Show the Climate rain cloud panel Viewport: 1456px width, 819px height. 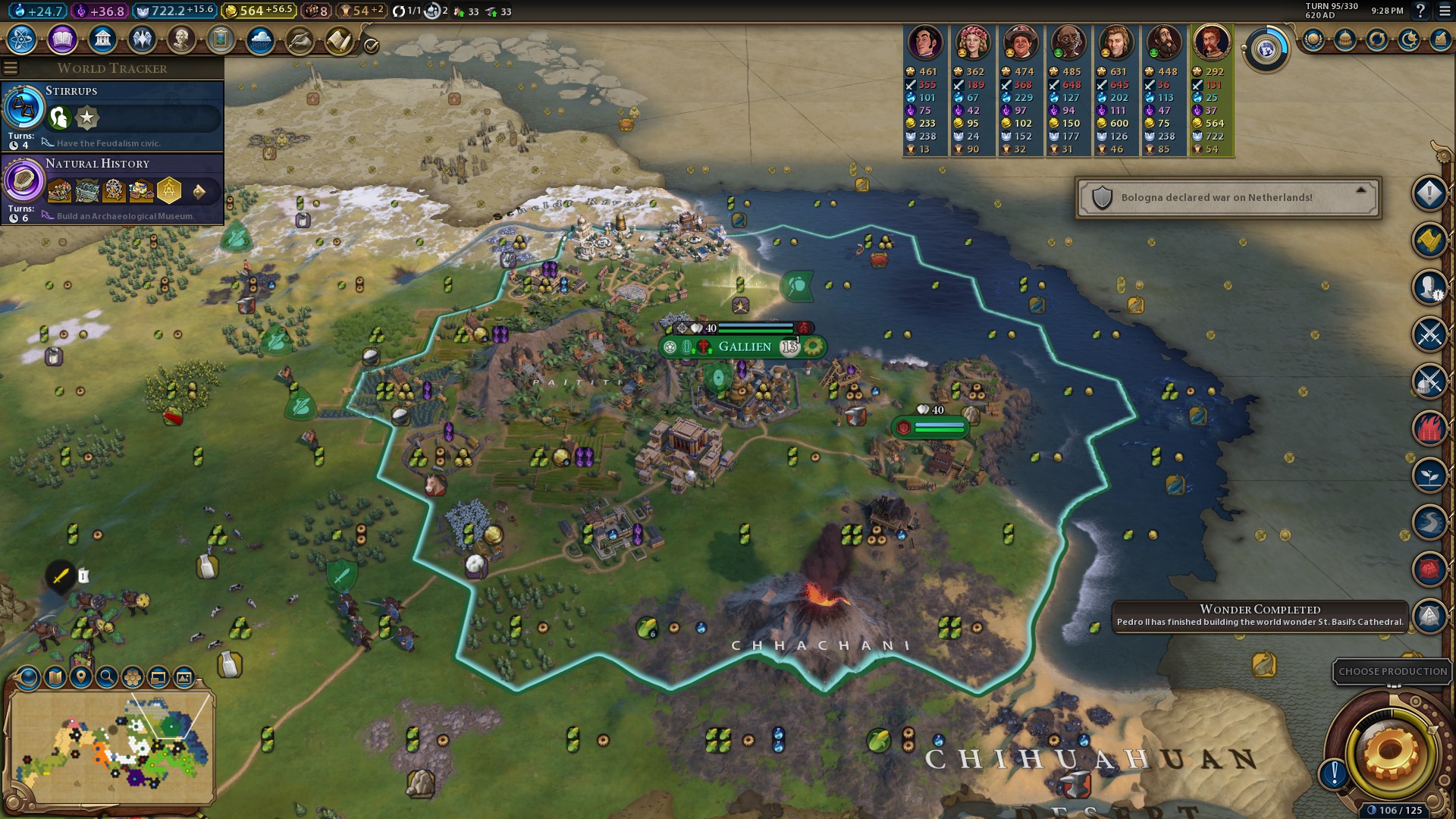click(260, 39)
